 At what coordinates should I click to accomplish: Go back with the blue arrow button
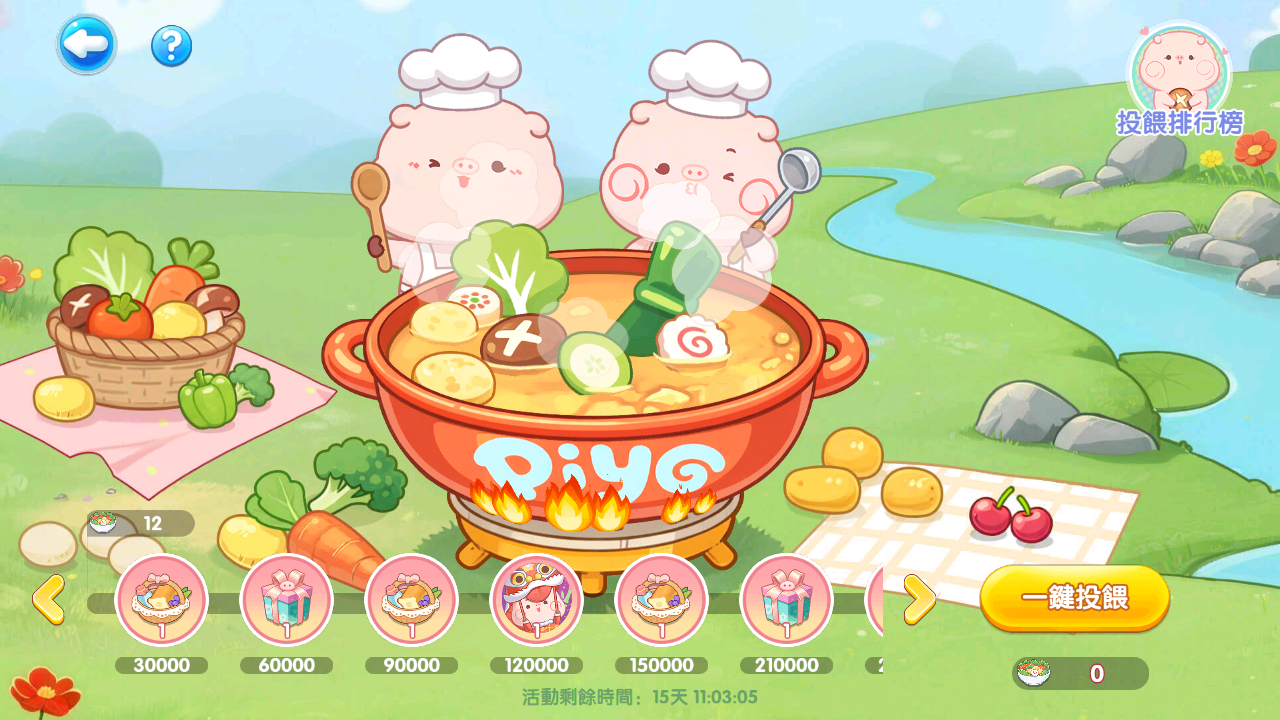click(86, 45)
